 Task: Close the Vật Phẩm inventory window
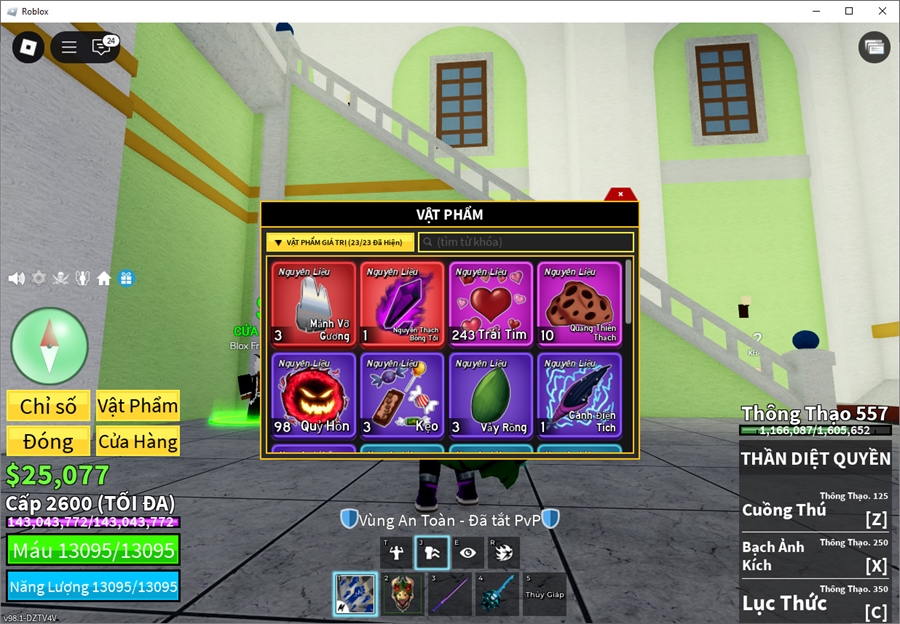click(621, 194)
